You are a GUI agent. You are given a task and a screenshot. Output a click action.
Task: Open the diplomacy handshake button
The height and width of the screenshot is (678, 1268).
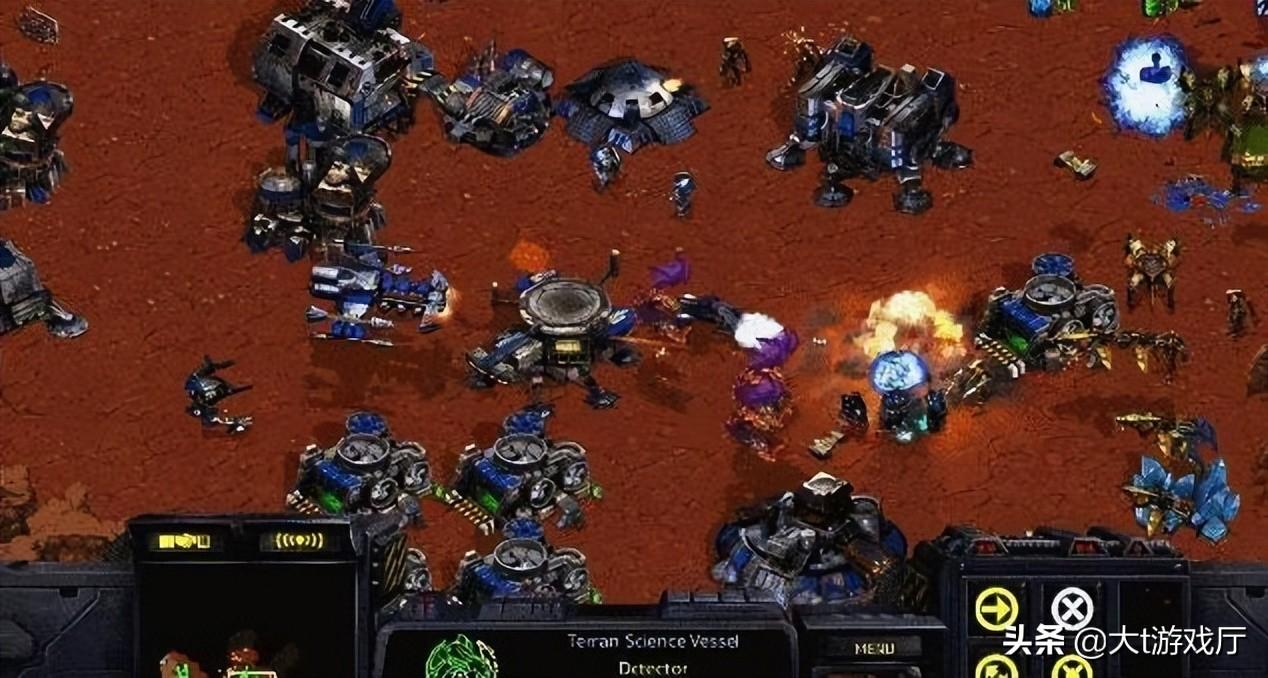[178, 541]
